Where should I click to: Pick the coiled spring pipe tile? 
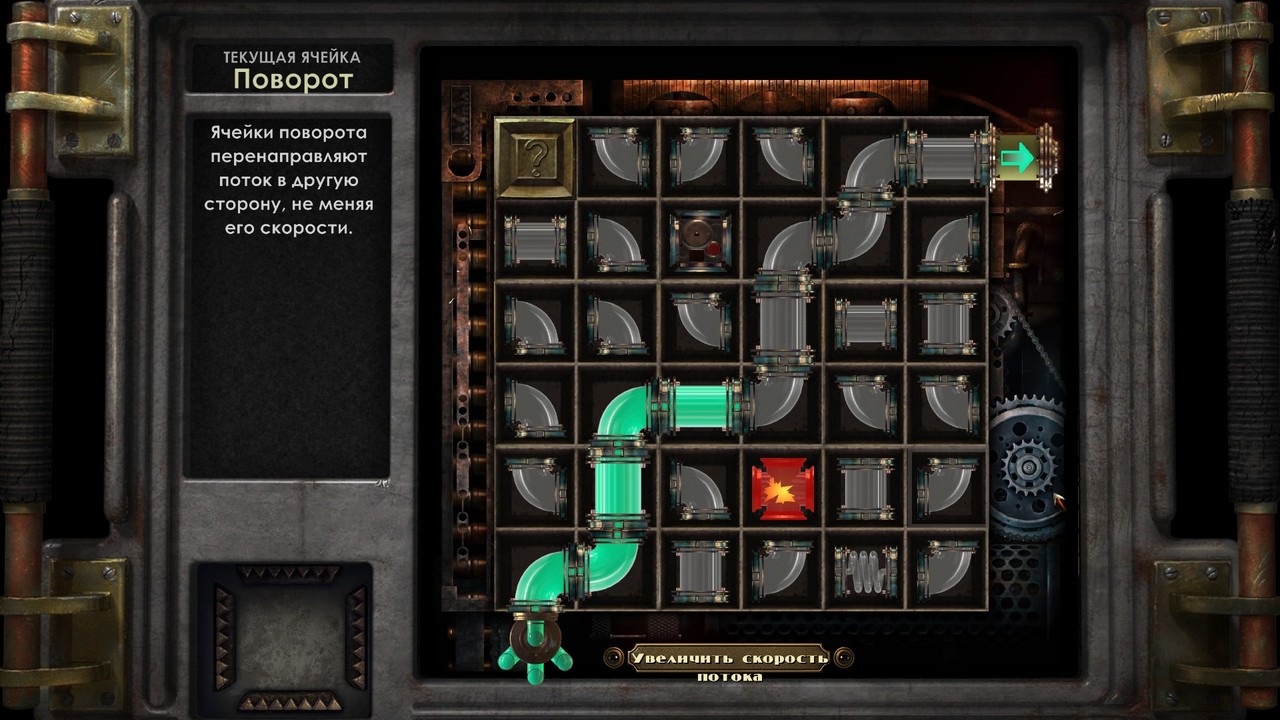click(x=863, y=570)
